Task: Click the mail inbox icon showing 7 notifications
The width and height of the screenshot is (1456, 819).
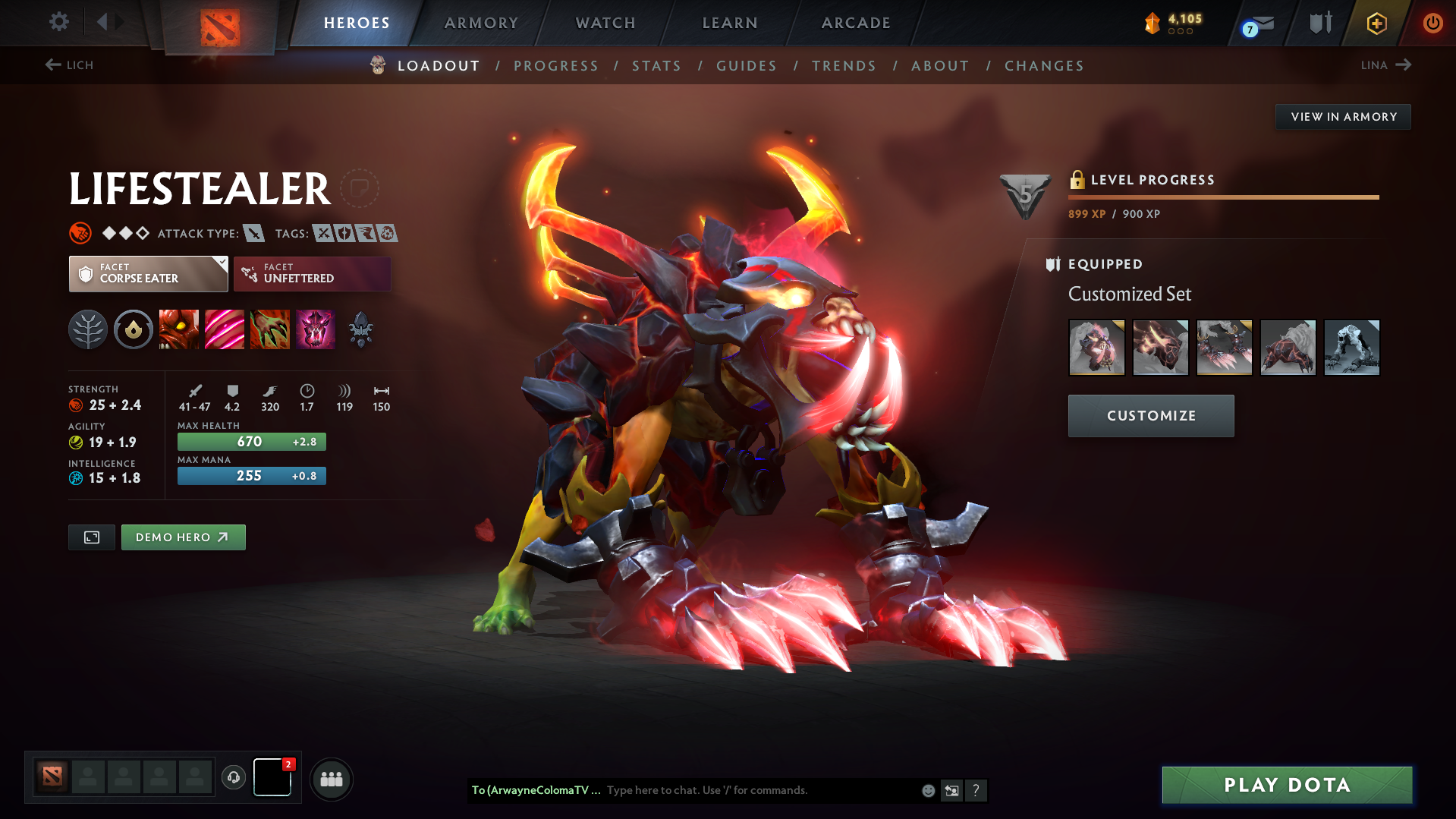Action: pos(1253,23)
